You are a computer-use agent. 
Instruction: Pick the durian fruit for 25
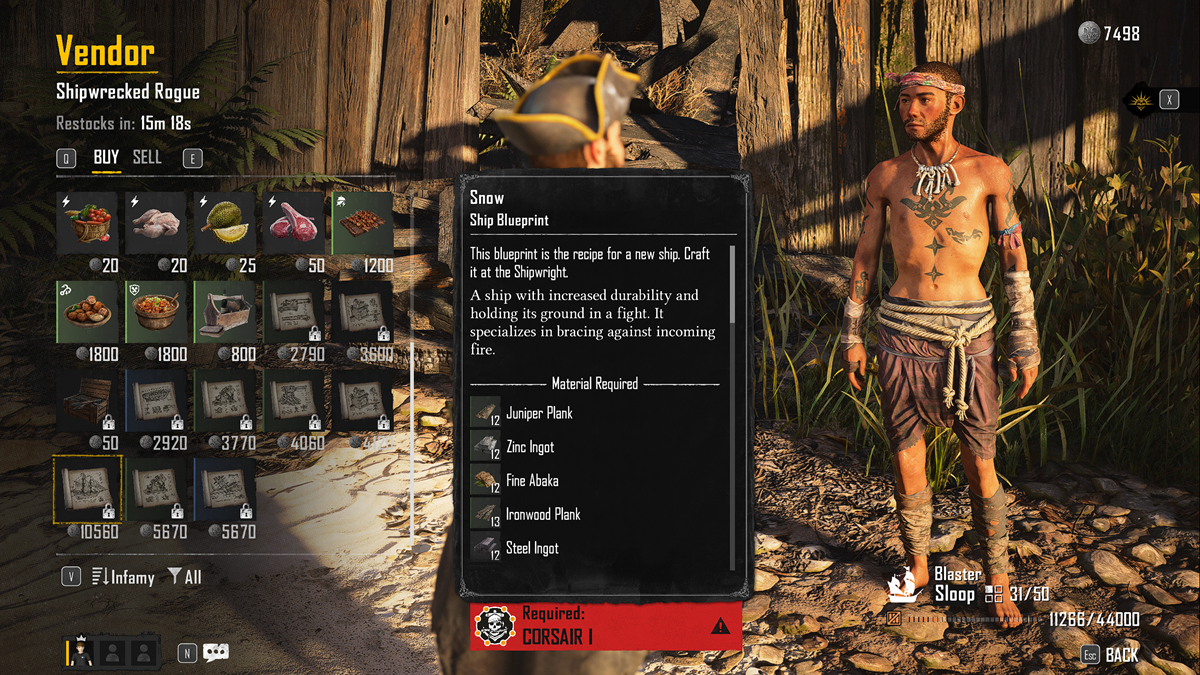pos(224,224)
